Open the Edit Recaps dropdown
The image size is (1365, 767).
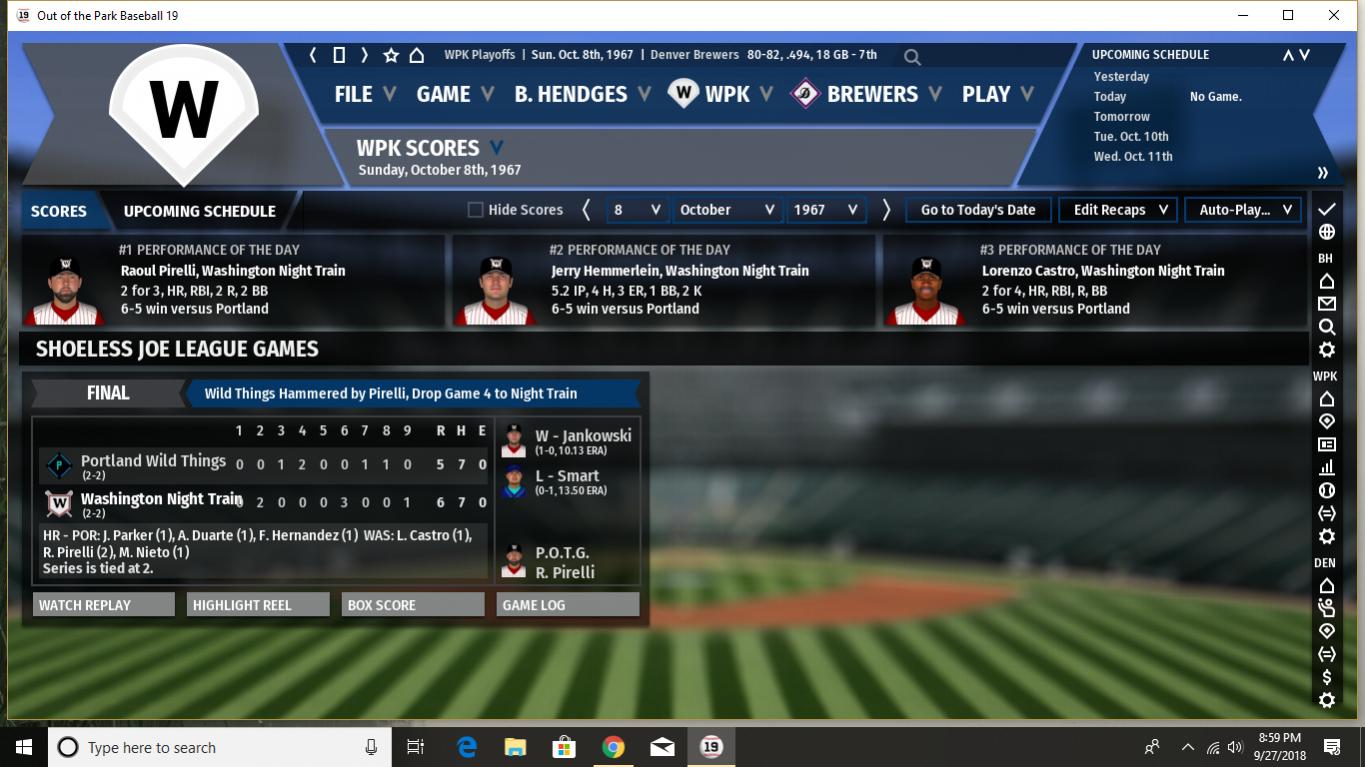click(x=1120, y=210)
